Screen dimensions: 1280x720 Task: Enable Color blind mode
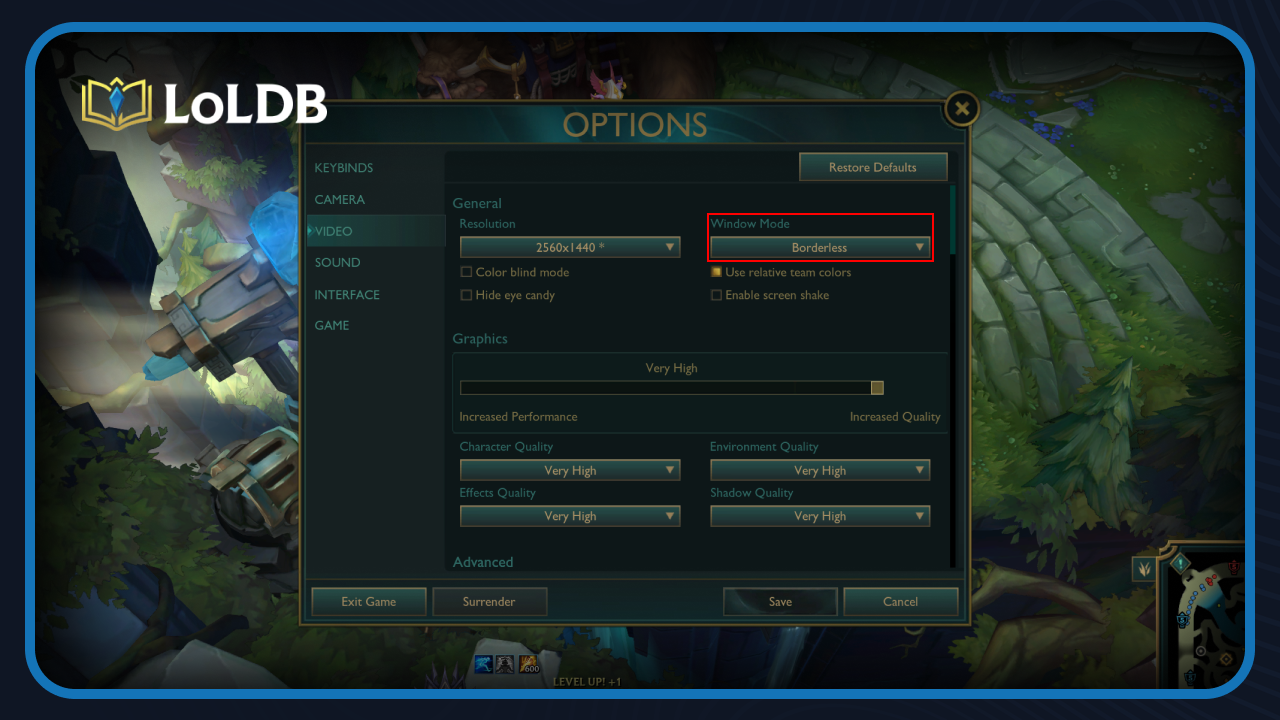coord(466,272)
